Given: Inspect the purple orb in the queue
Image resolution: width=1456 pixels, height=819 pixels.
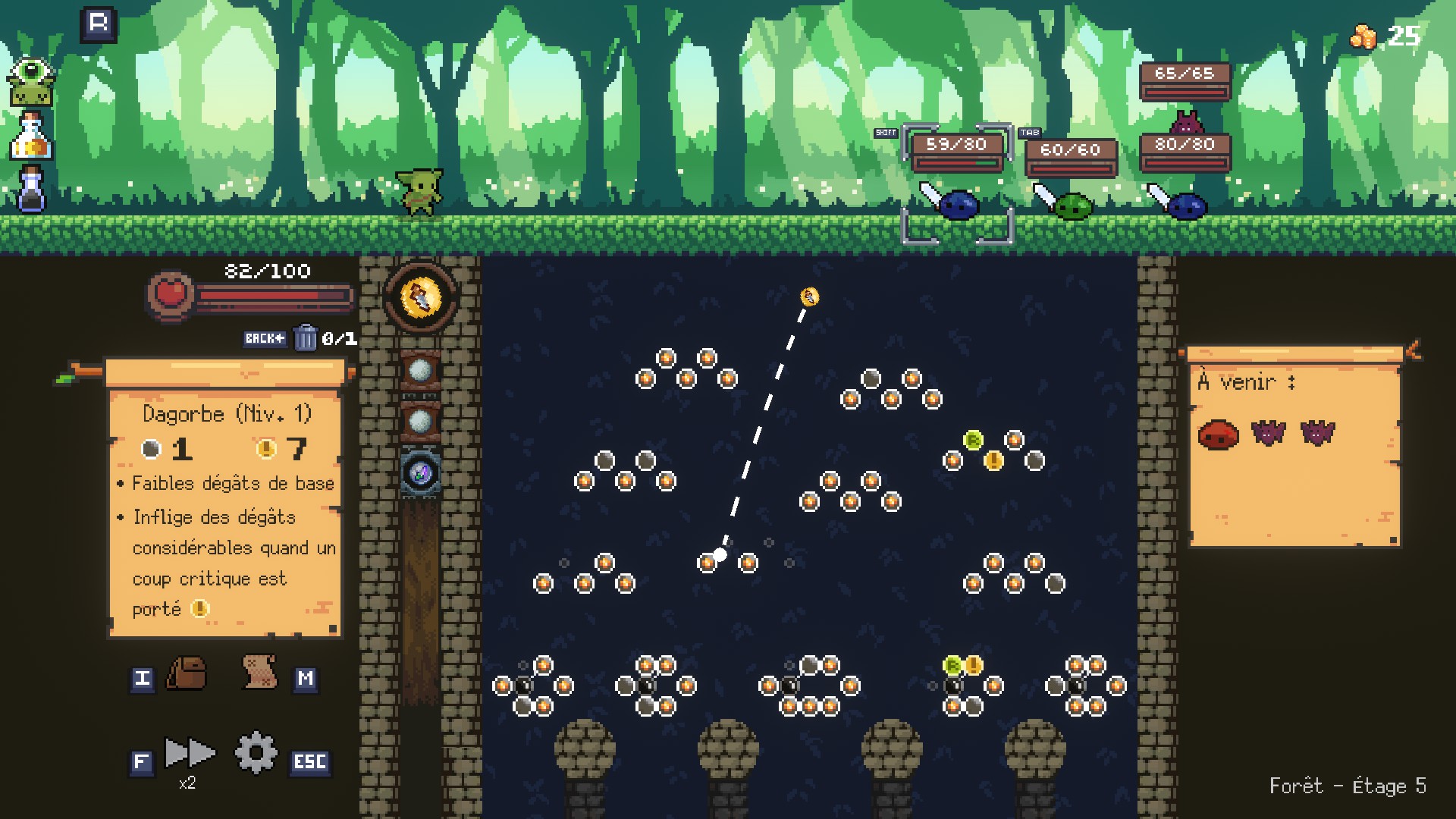Looking at the screenshot, I should pyautogui.click(x=420, y=472).
